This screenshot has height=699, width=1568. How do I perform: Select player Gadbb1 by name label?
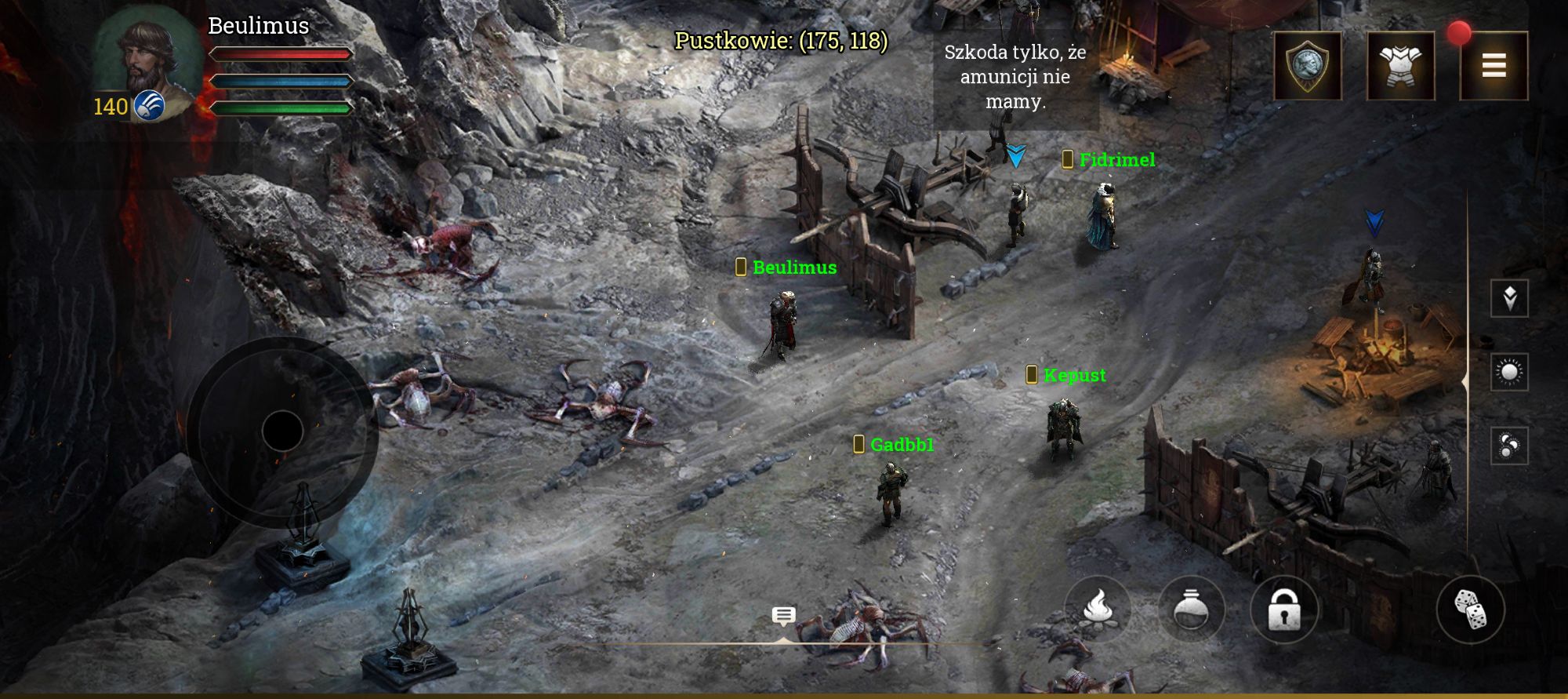[902, 445]
